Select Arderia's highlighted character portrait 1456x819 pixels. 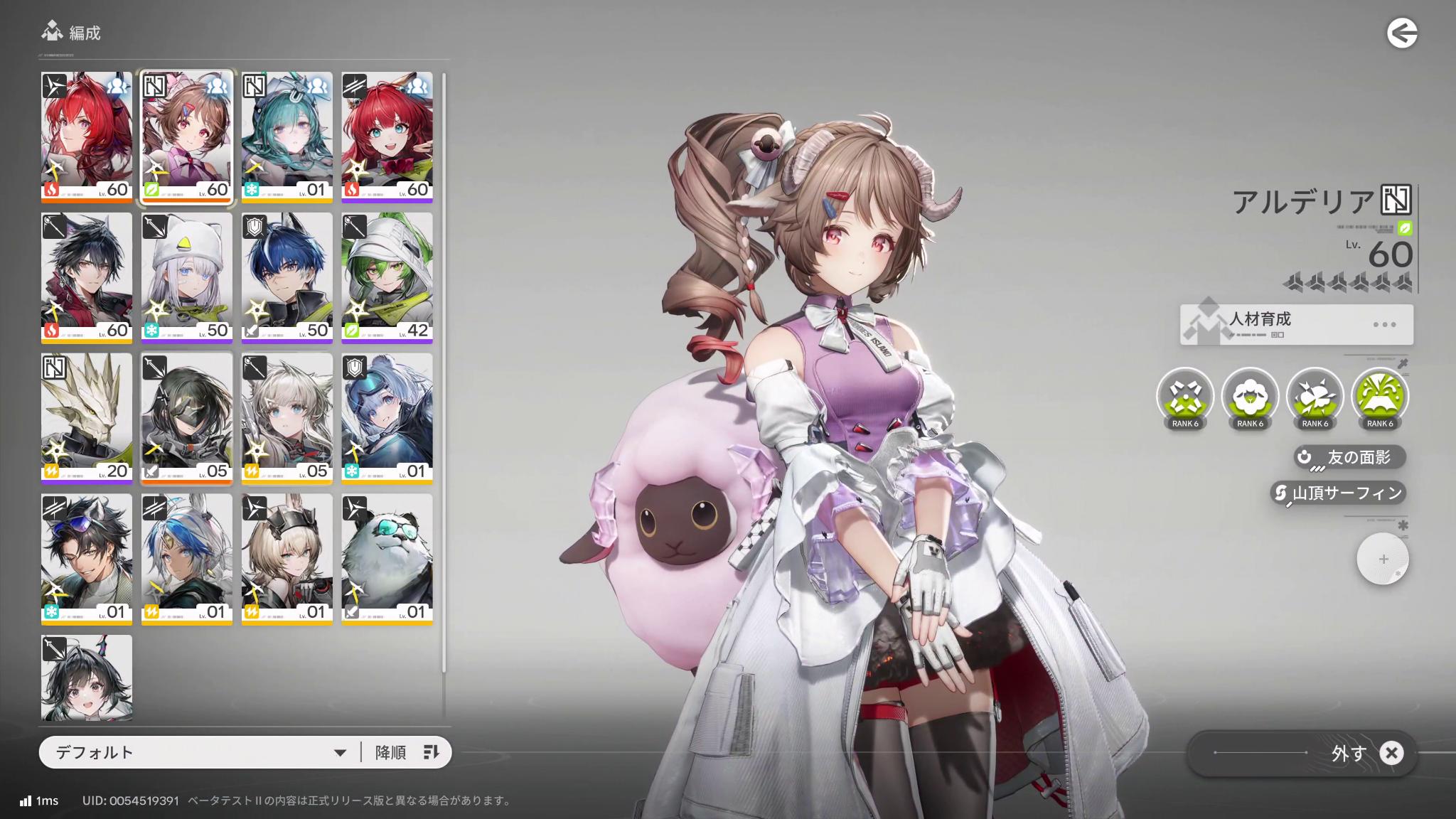tap(186, 135)
